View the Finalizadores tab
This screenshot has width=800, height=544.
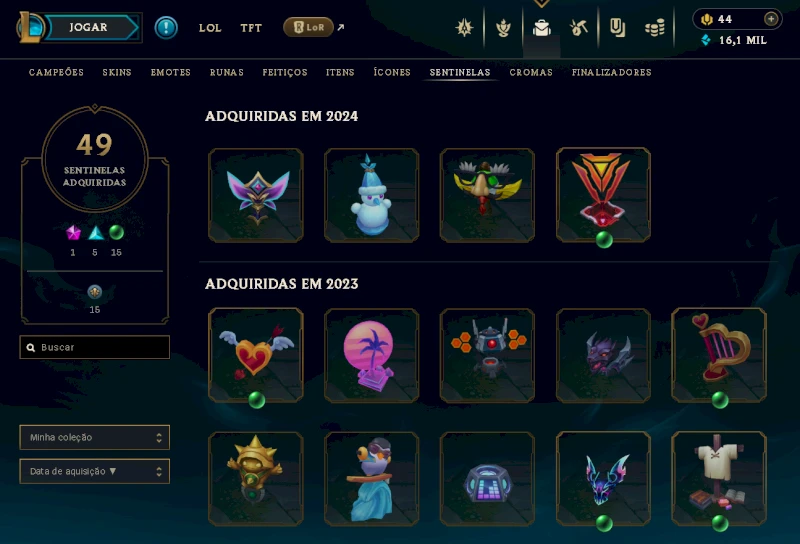612,73
